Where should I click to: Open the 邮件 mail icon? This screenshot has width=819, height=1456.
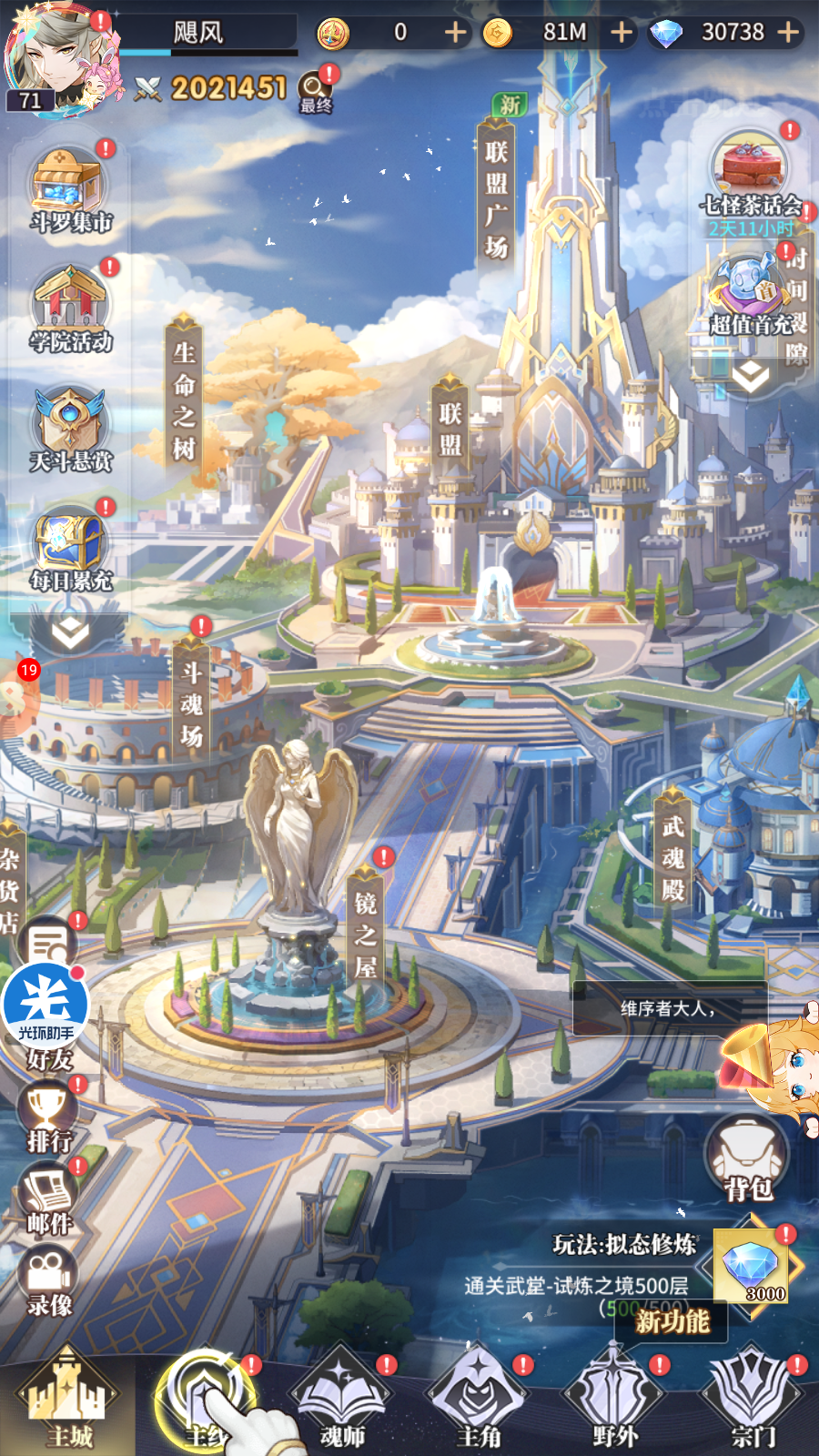point(49,1199)
